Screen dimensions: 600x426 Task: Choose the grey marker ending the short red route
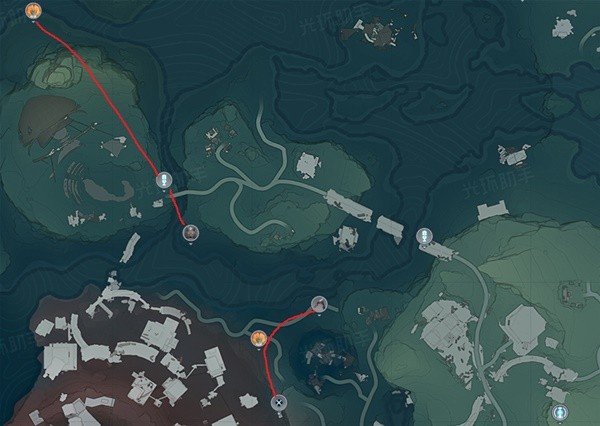(x=319, y=303)
